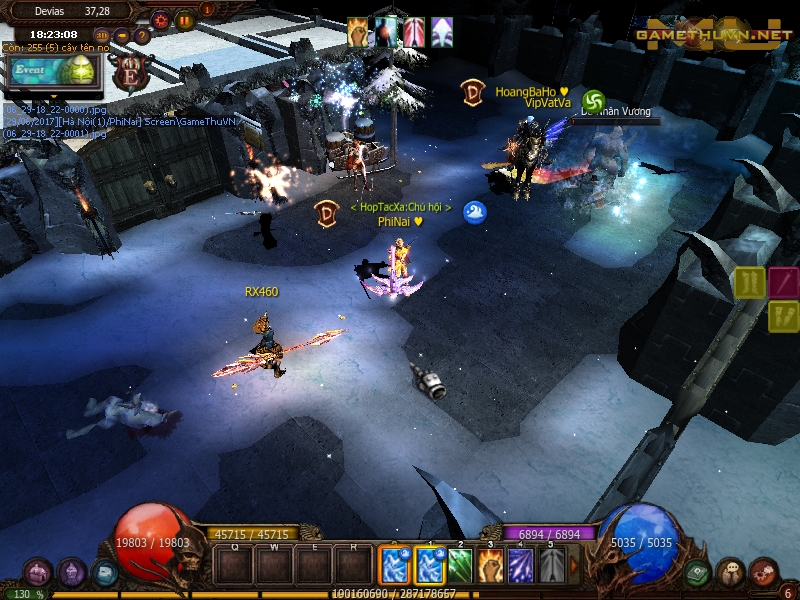Activate the orange fist skill in slot 3
Screen dimensions: 800x600
click(x=490, y=567)
